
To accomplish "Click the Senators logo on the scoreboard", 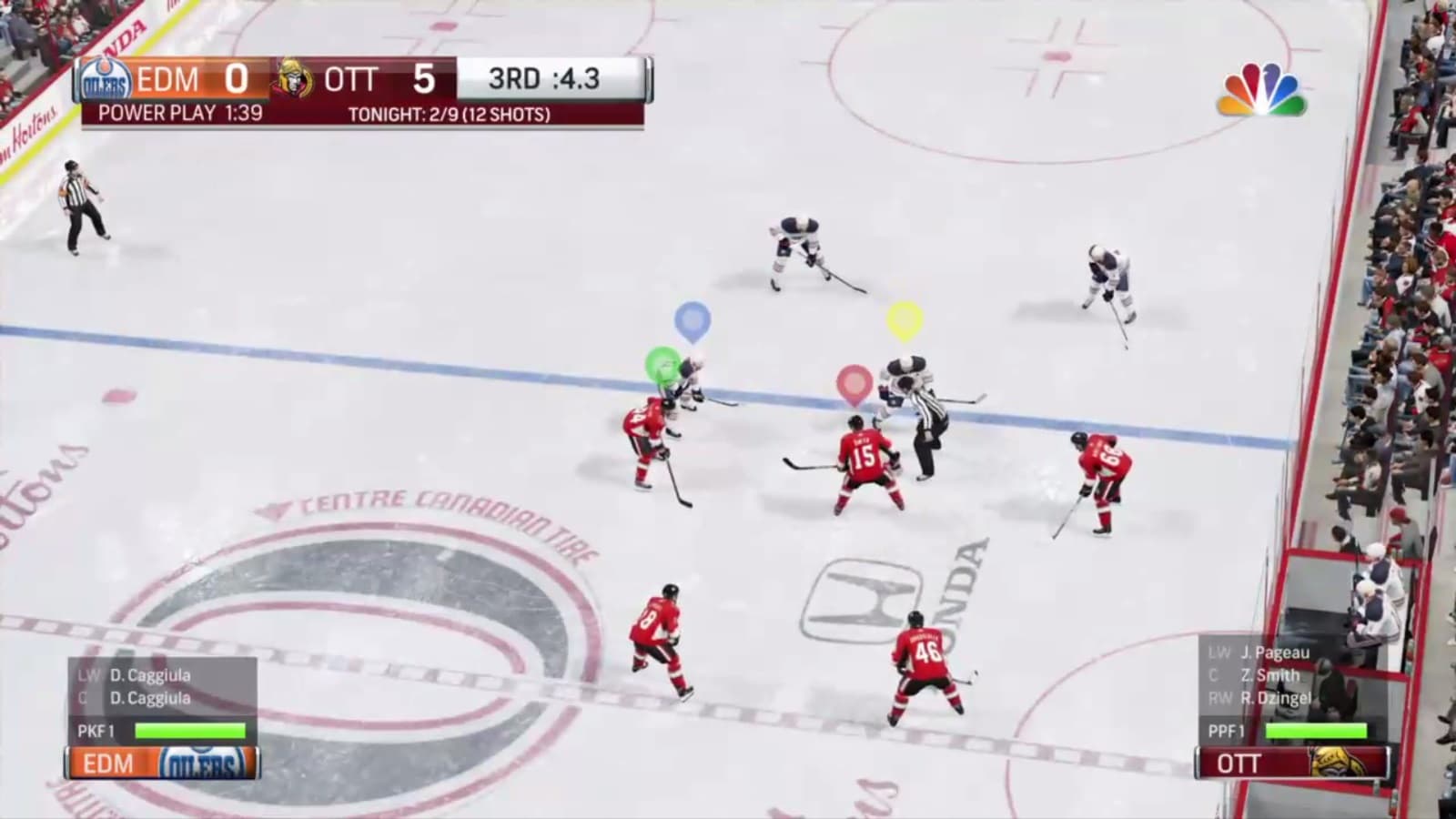I will (294, 80).
